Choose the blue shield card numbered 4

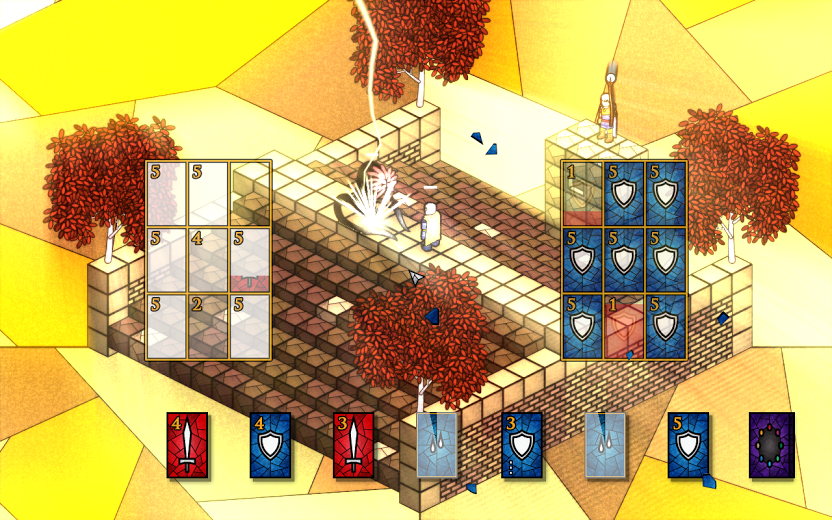[270, 445]
